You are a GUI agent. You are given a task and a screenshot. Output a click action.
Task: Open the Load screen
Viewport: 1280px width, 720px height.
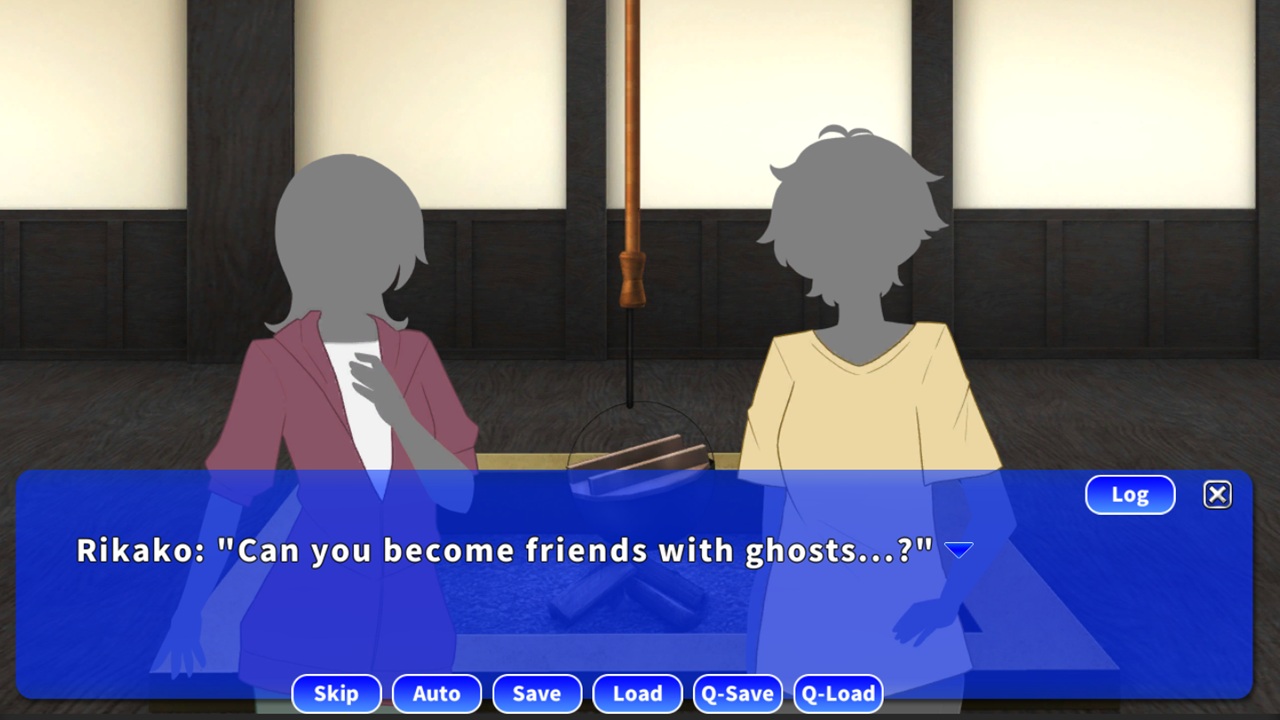pyautogui.click(x=637, y=693)
